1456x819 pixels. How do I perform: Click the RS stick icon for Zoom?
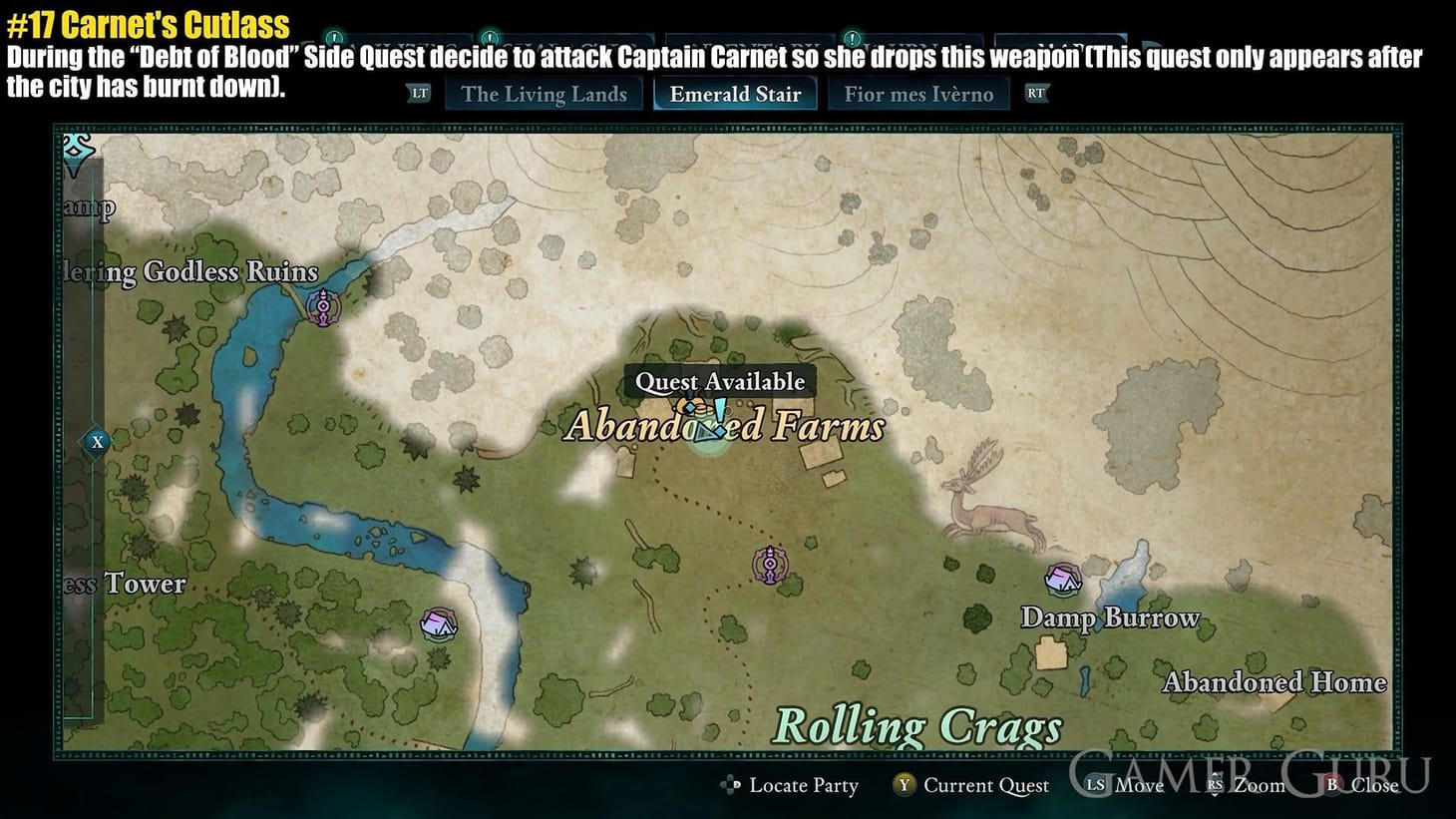[1214, 786]
